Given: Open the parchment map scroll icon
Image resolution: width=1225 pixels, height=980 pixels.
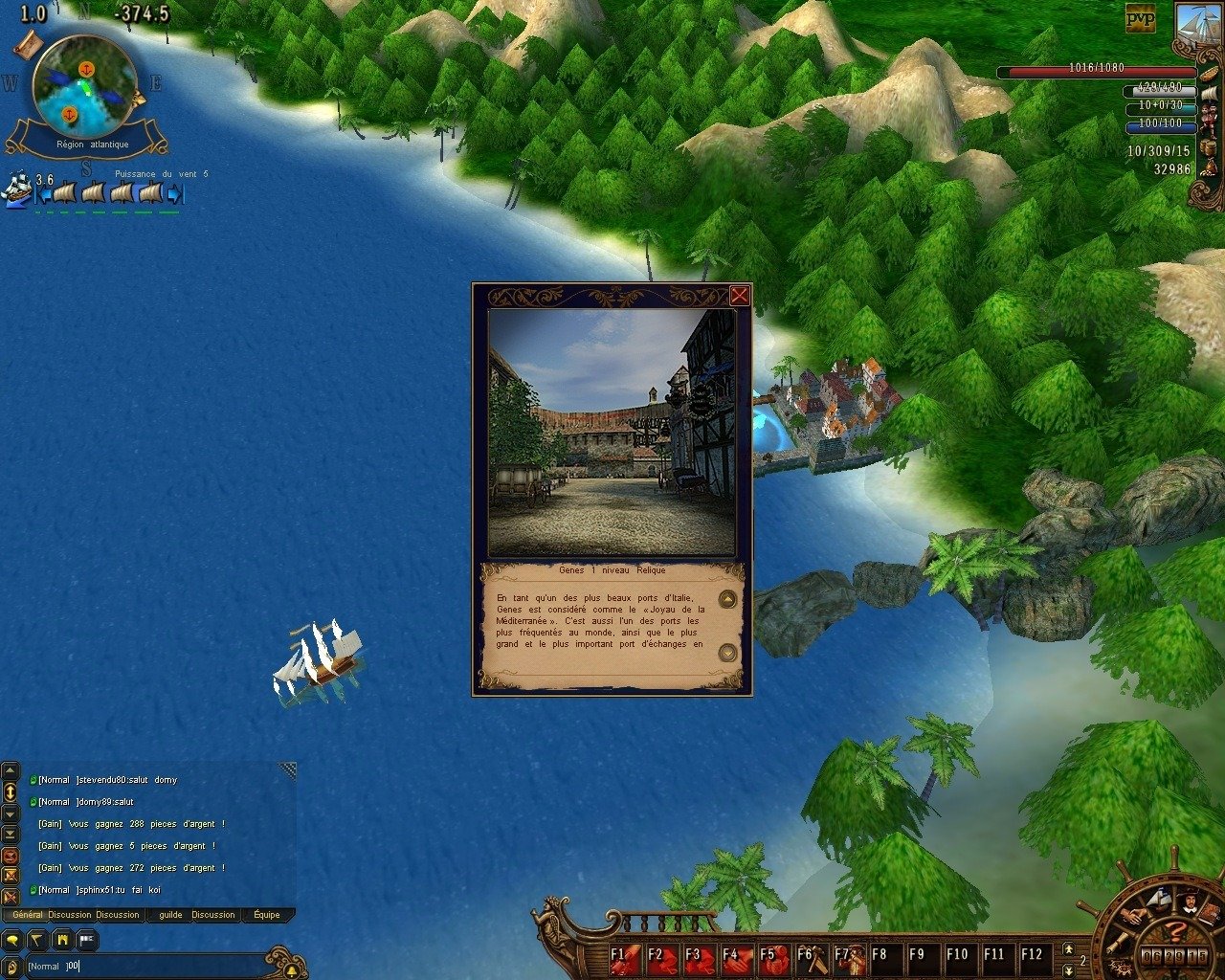Looking at the screenshot, I should (x=28, y=42).
